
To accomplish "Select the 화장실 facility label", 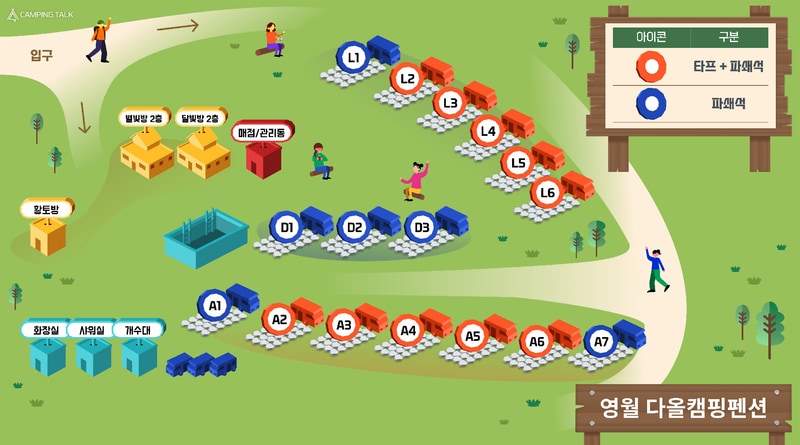I will point(46,329).
